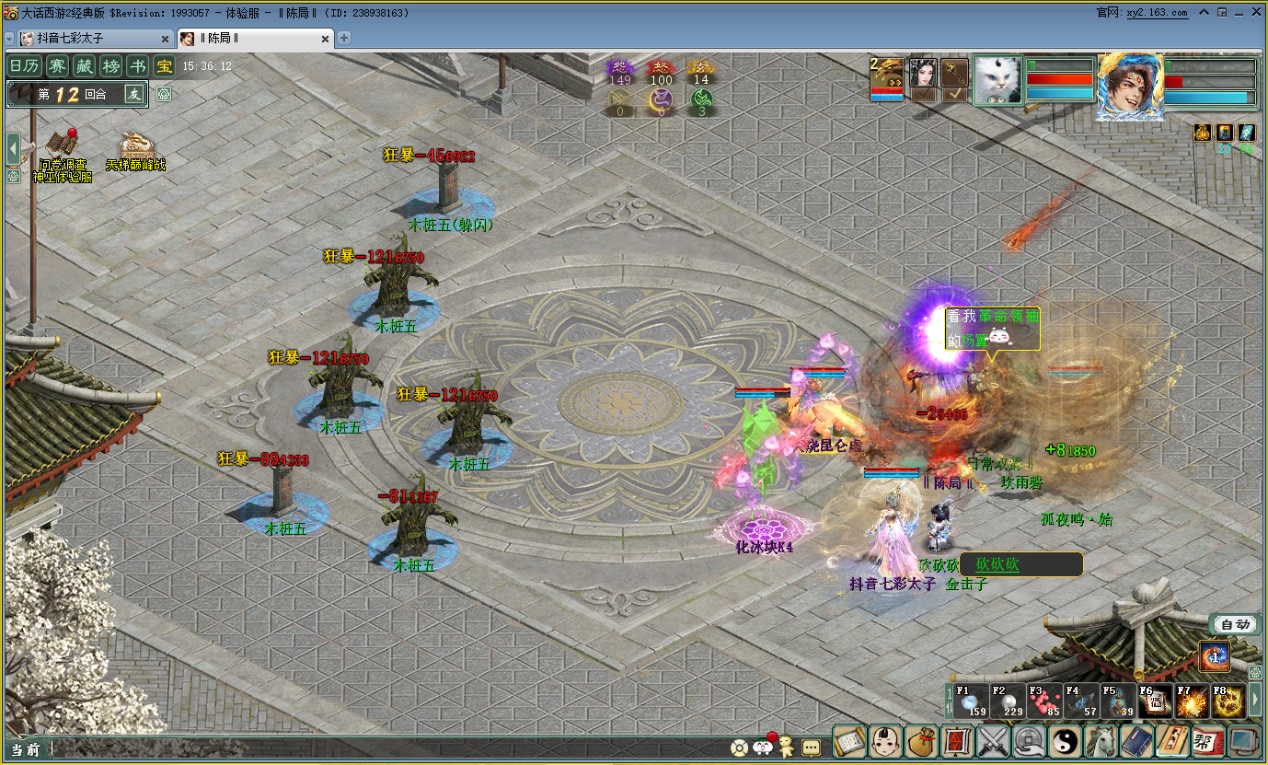Viewport: 1268px width, 765px height.
Task: Open the money bag inventory icon
Action: tap(921, 741)
